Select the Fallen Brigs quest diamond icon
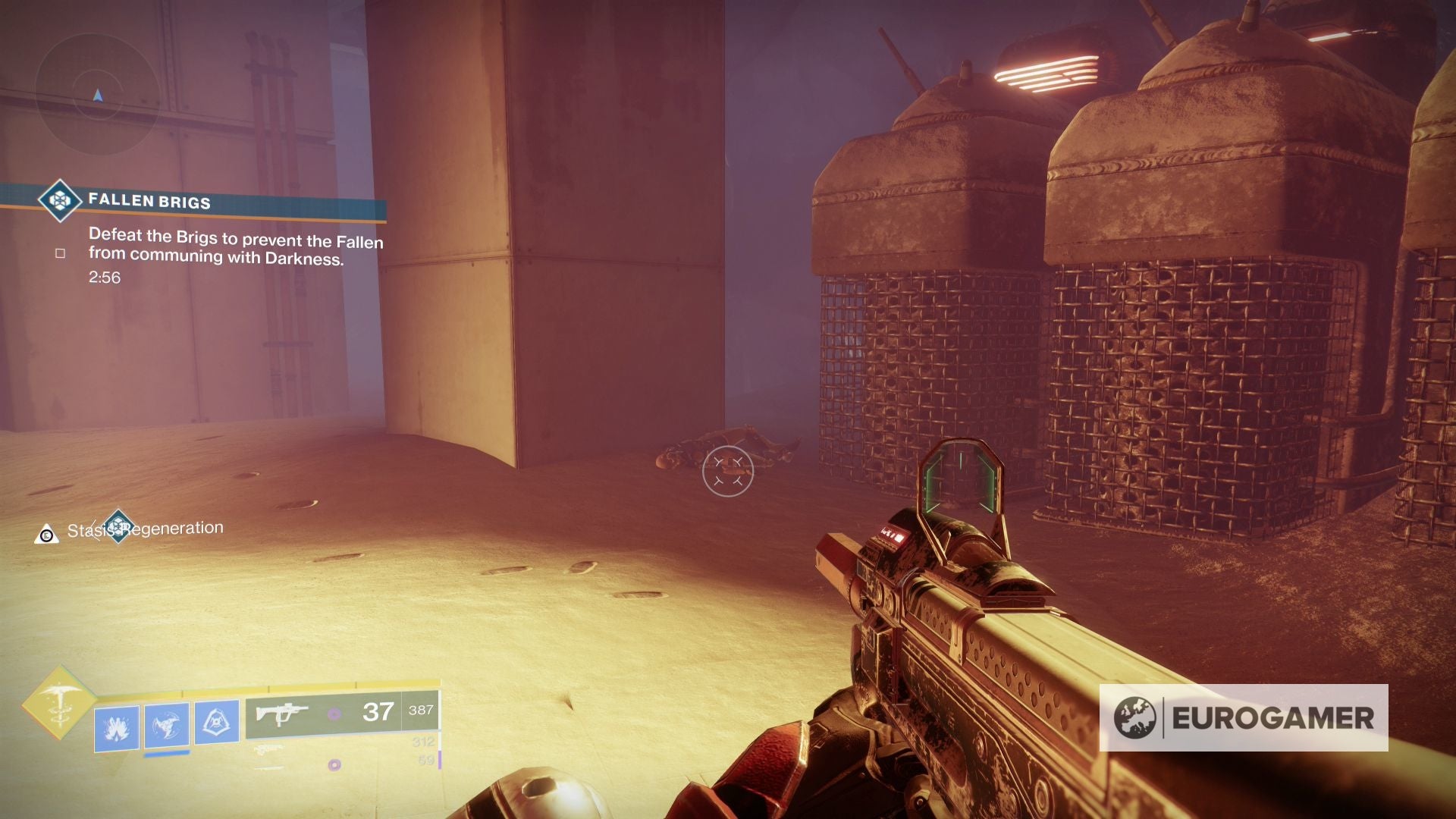 pos(60,201)
